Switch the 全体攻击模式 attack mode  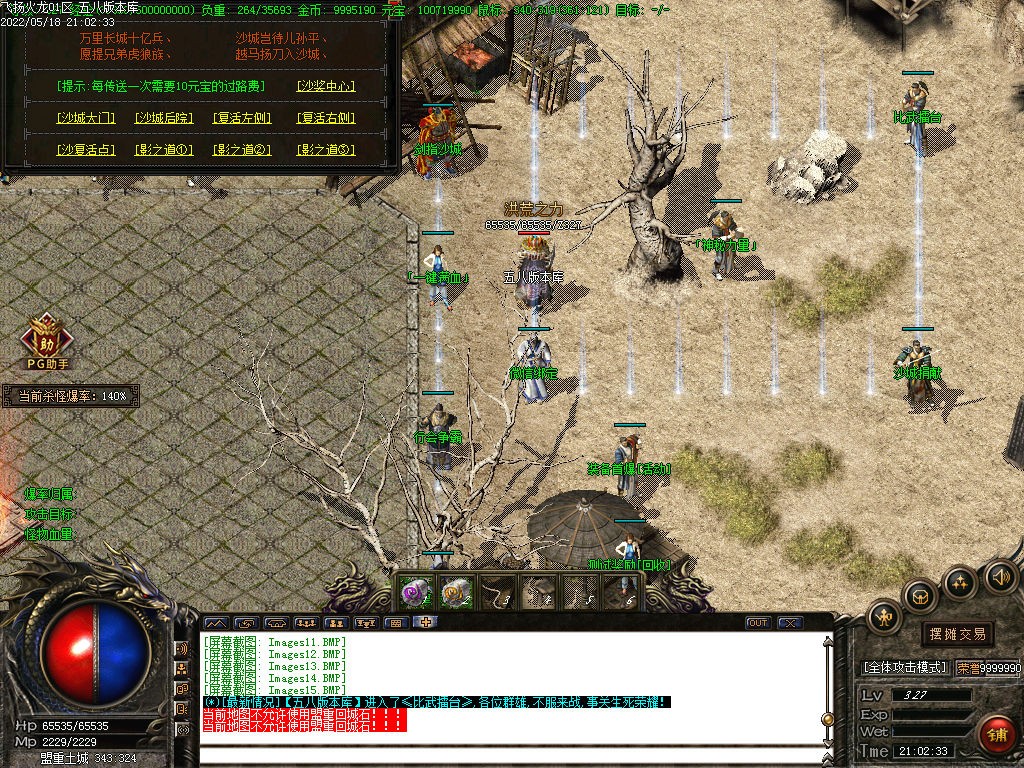pos(905,667)
